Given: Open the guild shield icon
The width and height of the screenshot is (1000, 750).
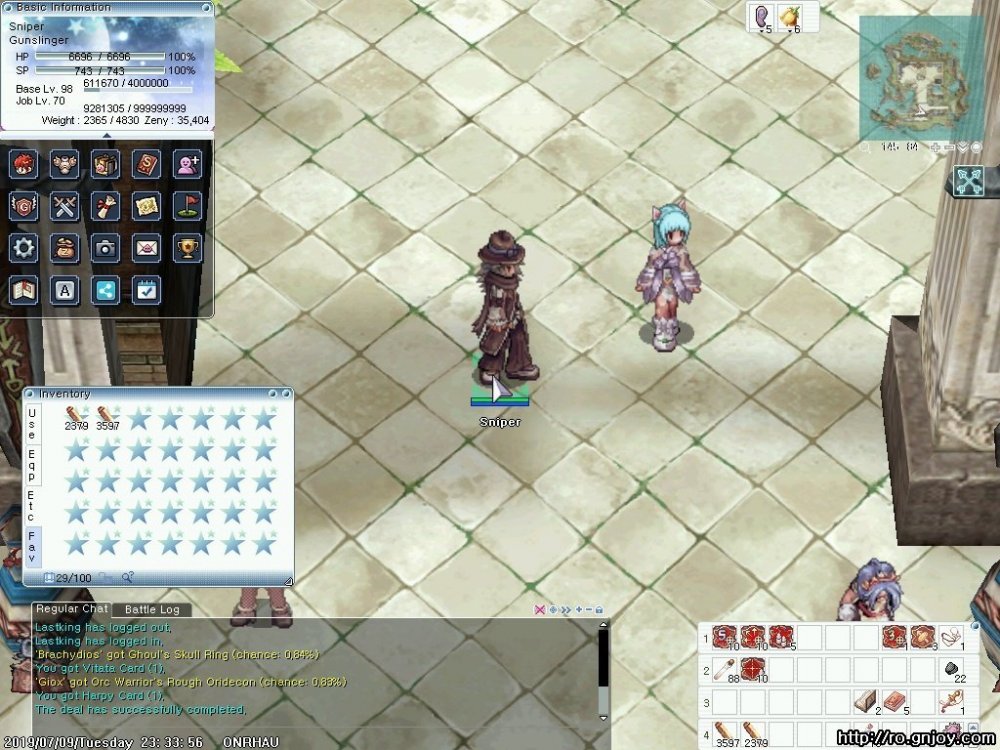Looking at the screenshot, I should [x=24, y=205].
